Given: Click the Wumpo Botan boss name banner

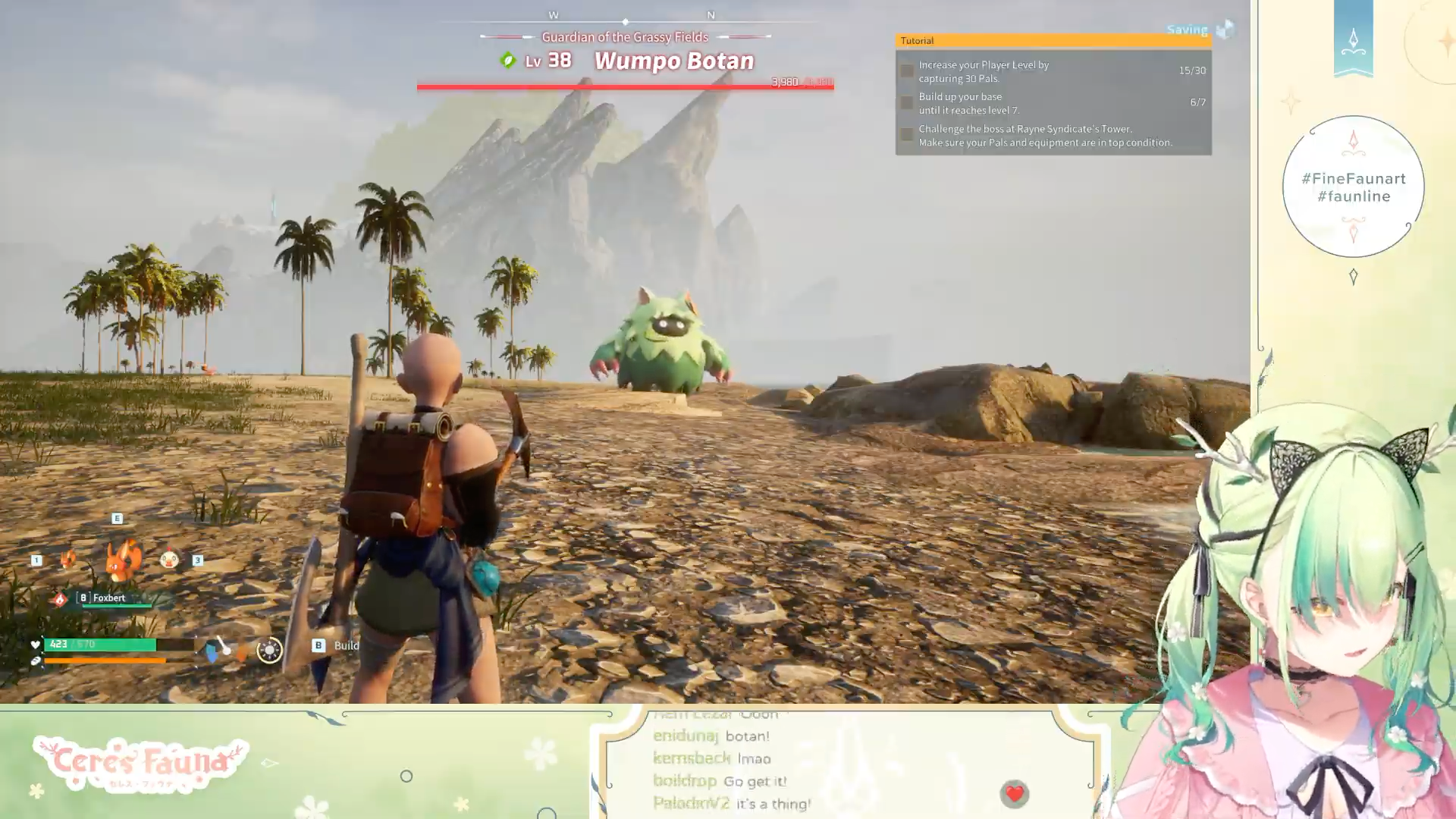Looking at the screenshot, I should click(673, 61).
